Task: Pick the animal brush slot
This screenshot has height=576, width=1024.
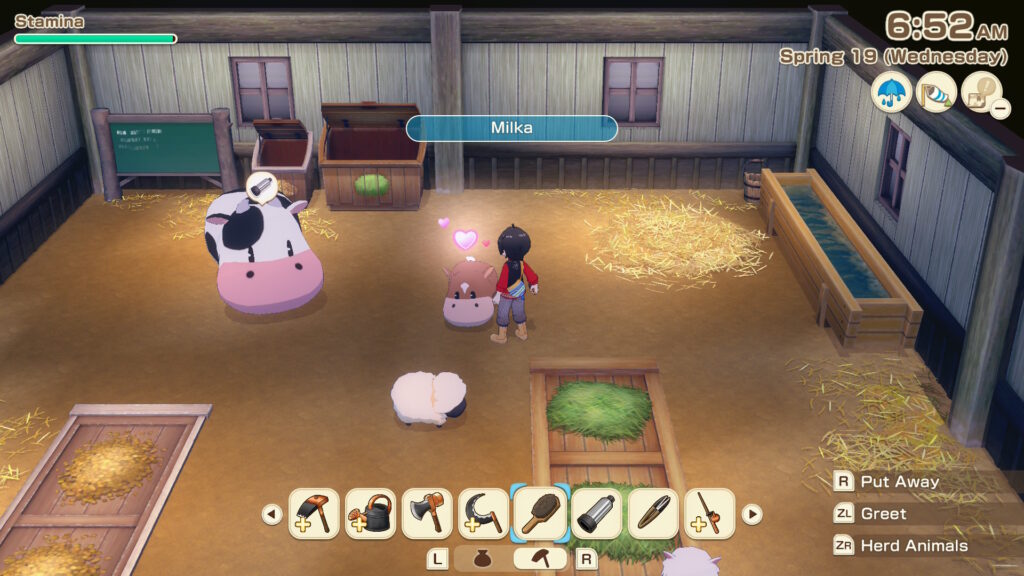Action: pos(541,514)
